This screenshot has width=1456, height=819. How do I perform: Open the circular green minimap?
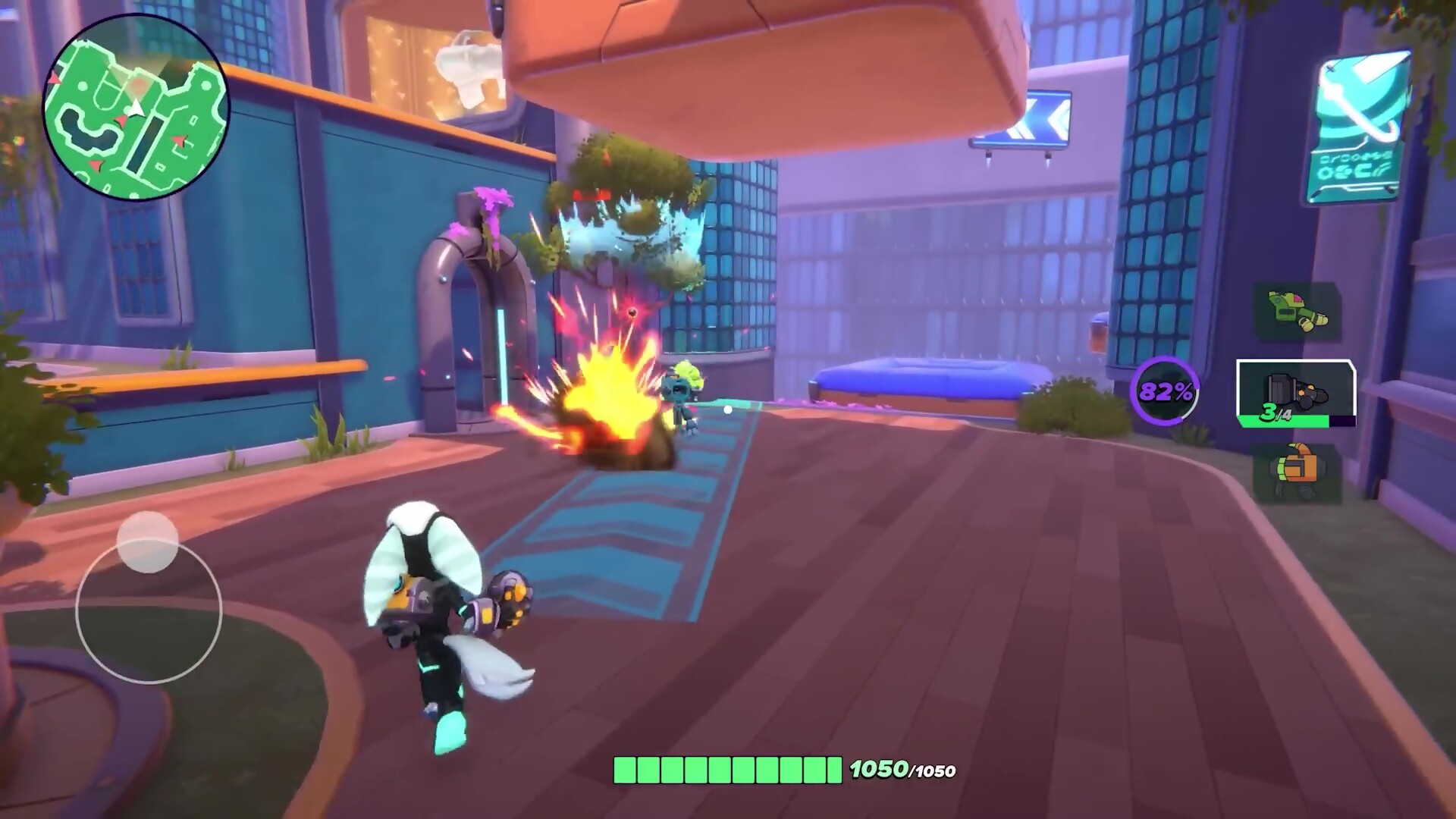coord(136,108)
